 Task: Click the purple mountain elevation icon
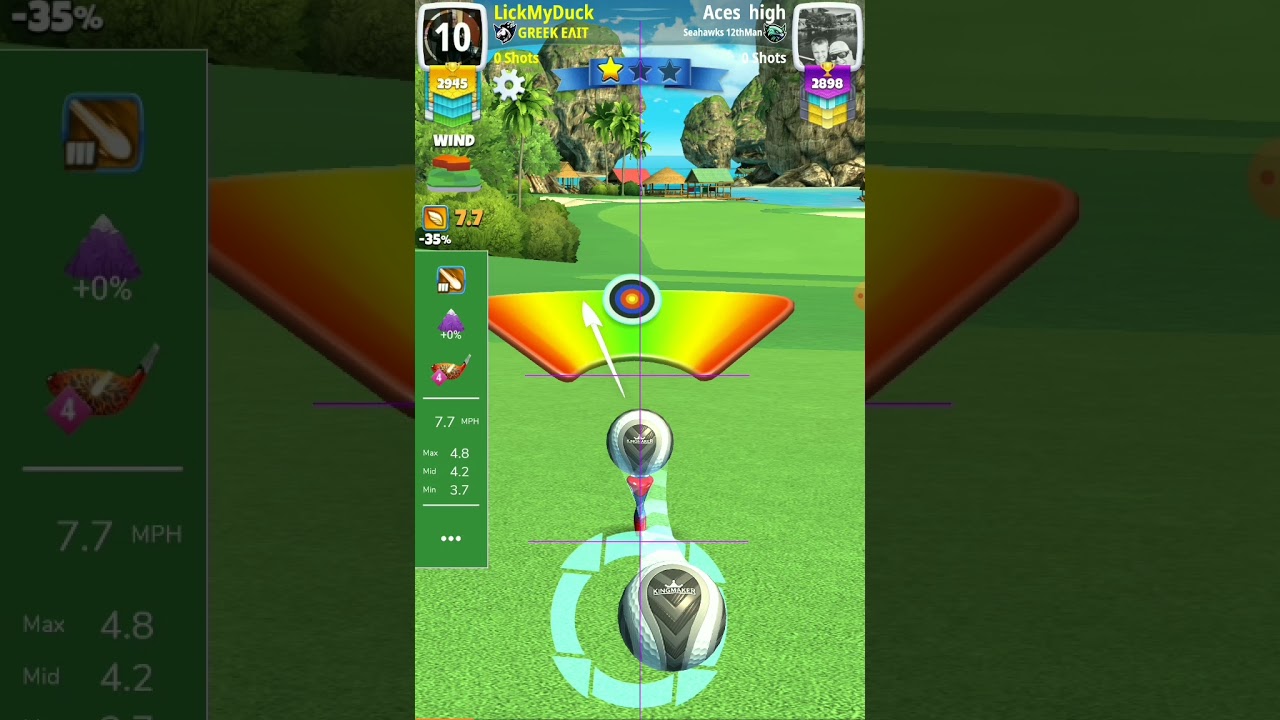click(451, 323)
